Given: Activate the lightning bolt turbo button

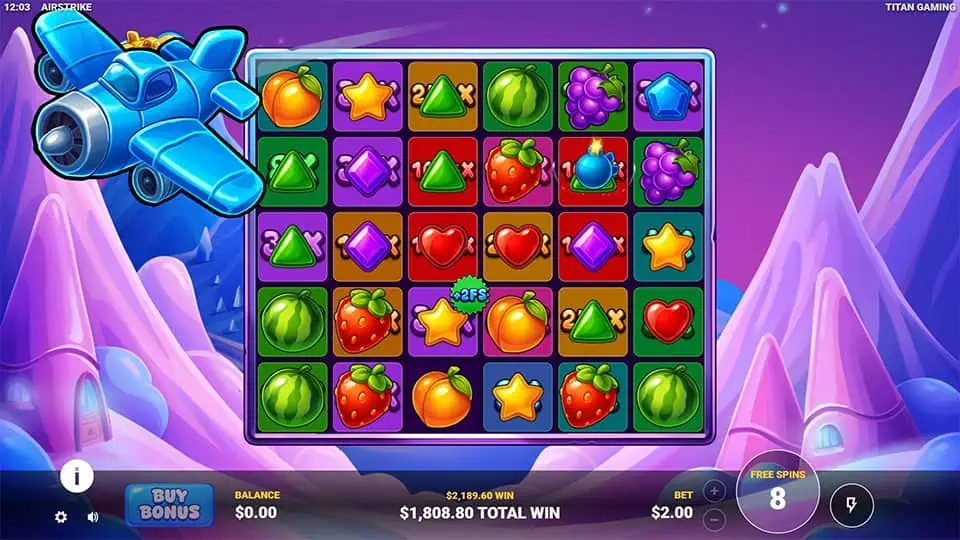Looking at the screenshot, I should pos(851,506).
